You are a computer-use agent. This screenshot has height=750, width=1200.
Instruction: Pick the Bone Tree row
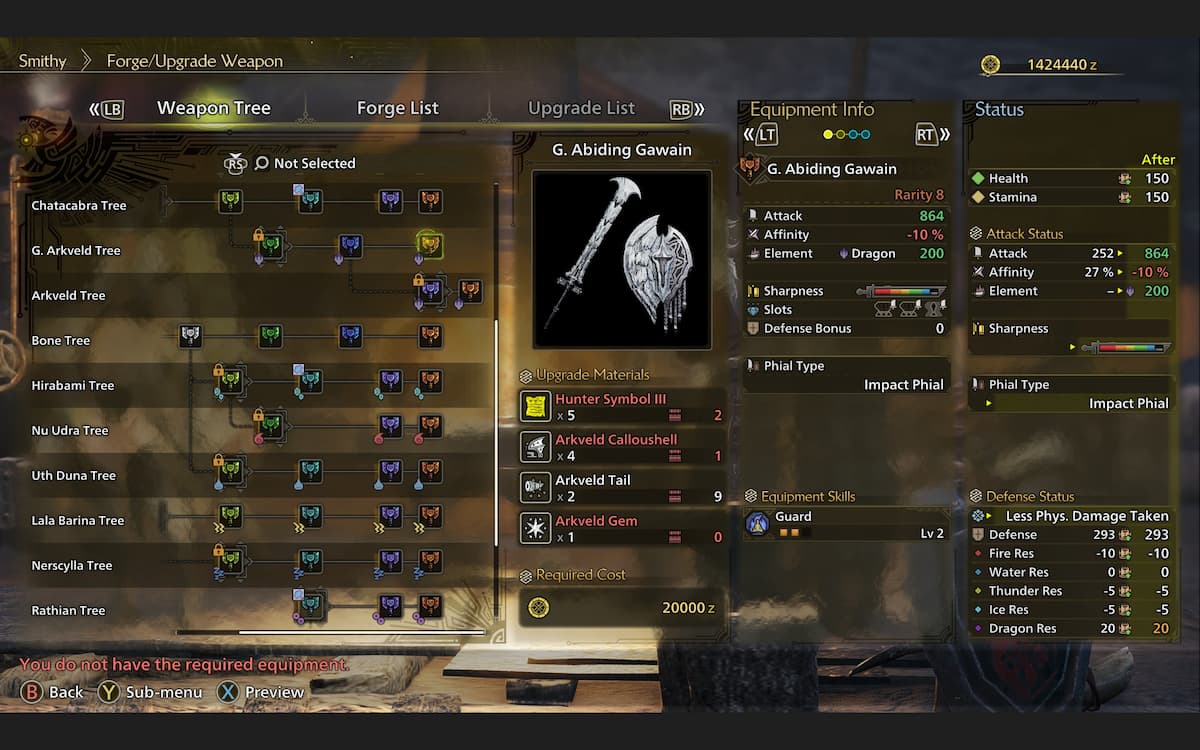(x=61, y=341)
